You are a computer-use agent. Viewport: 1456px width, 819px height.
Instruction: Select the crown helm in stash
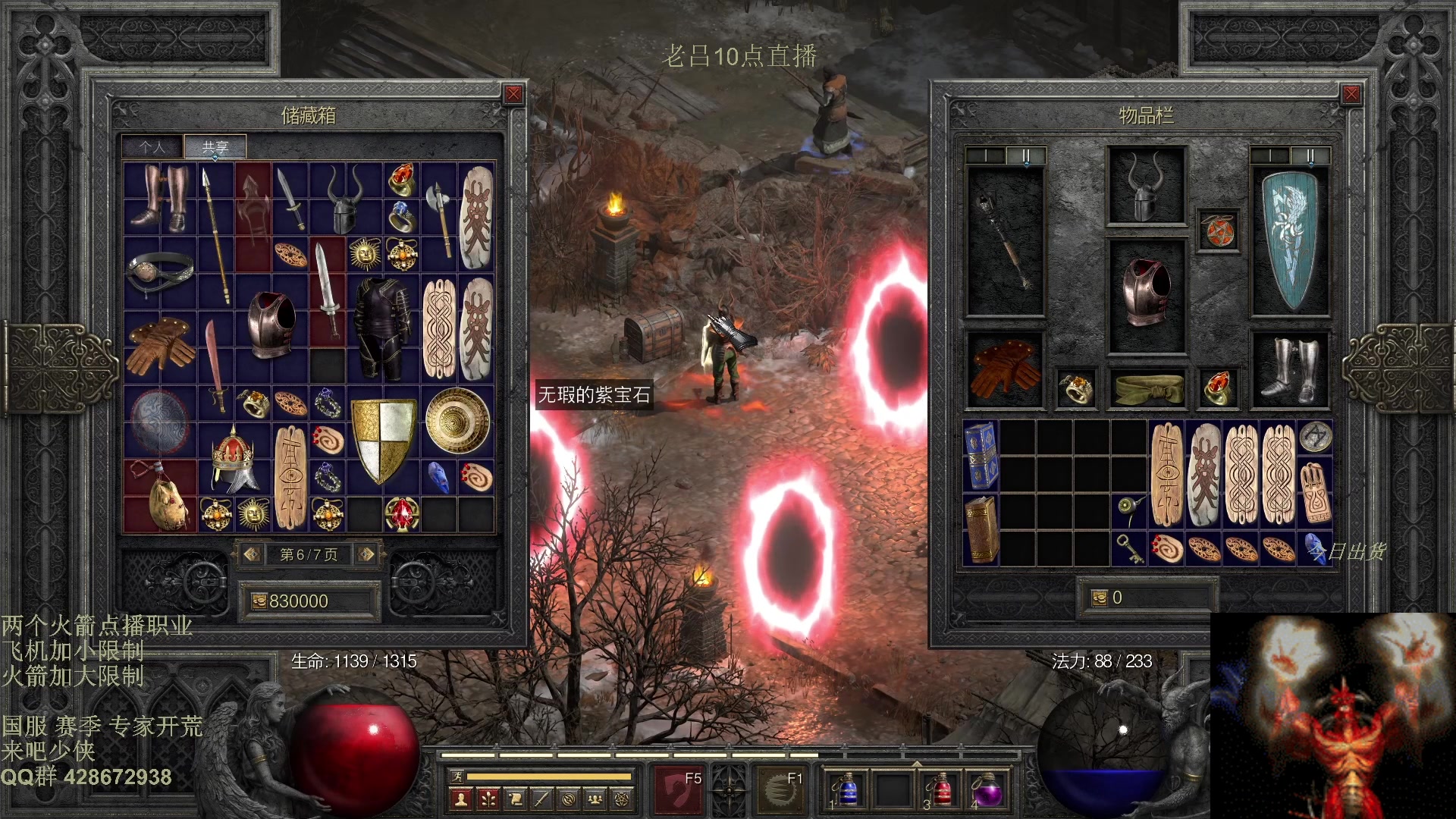tap(233, 459)
